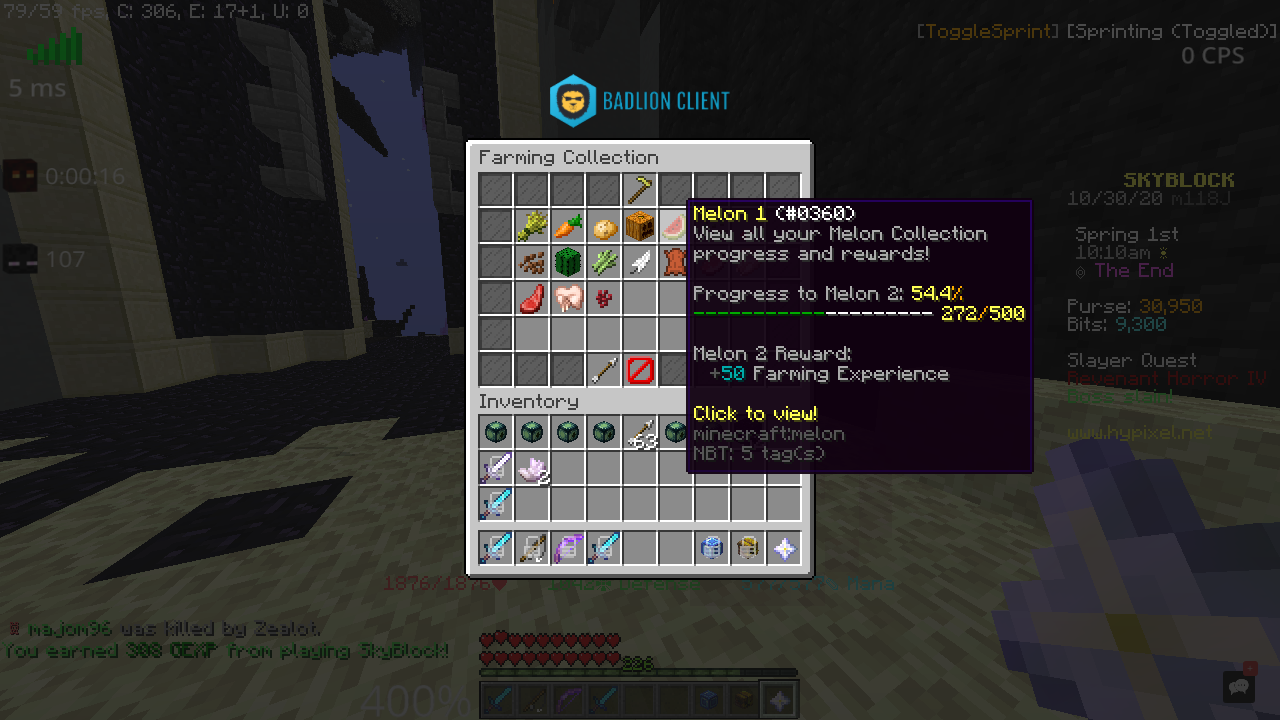Select the Cactus collection item
This screenshot has height=720, width=1280.
click(x=569, y=261)
